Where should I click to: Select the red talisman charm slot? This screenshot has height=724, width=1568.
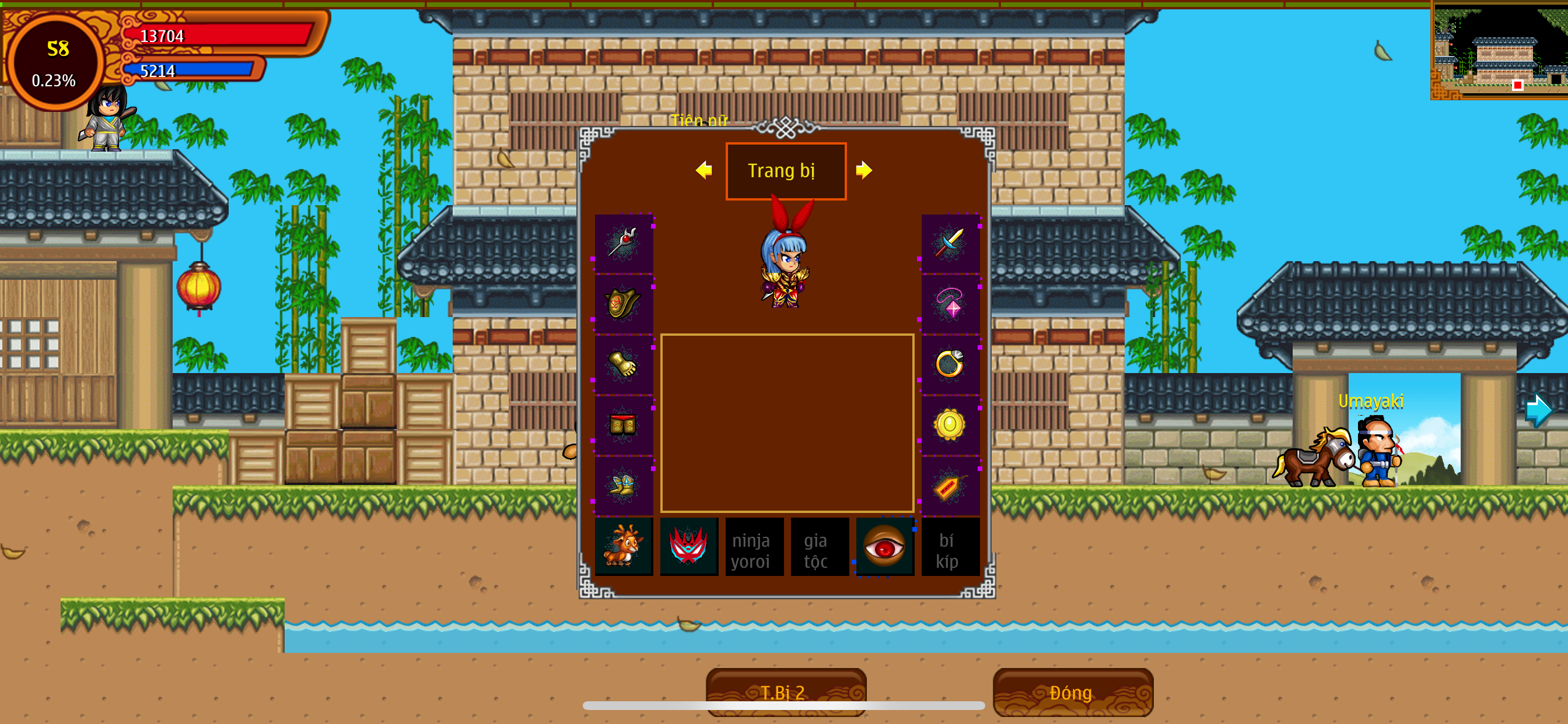pos(950,486)
